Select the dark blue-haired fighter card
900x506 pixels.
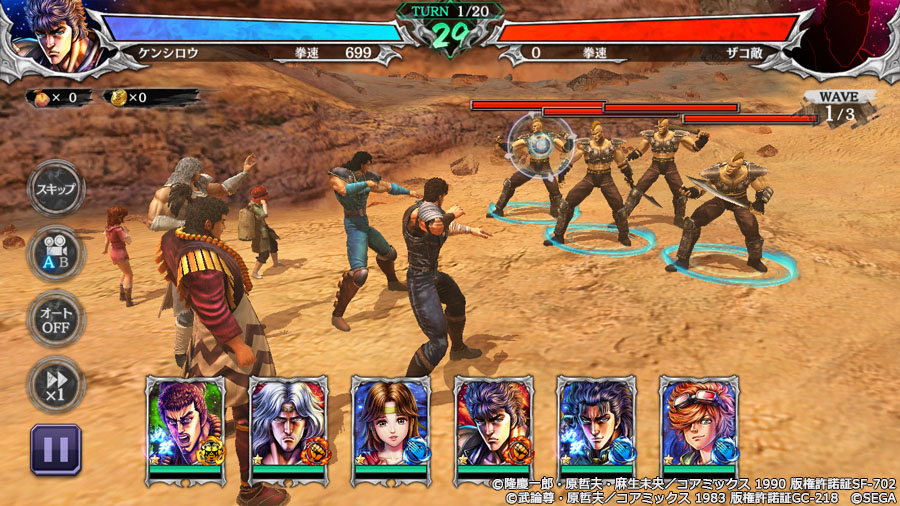[x=596, y=426]
